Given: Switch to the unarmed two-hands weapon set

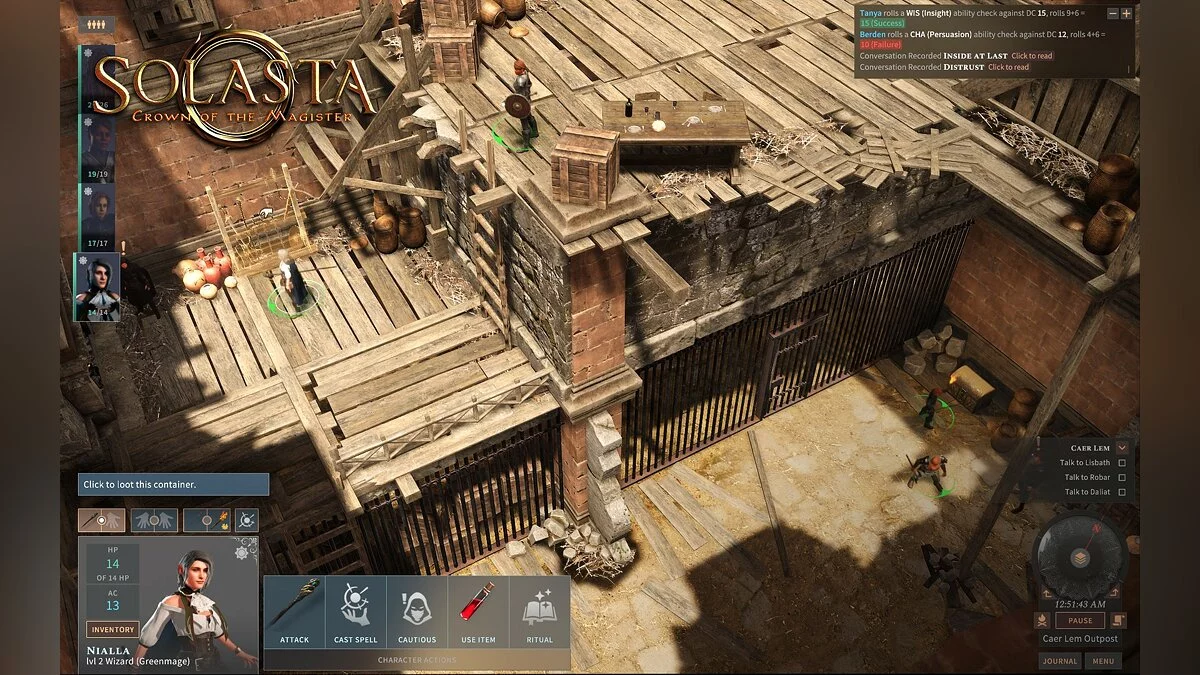Looking at the screenshot, I should pos(154,520).
